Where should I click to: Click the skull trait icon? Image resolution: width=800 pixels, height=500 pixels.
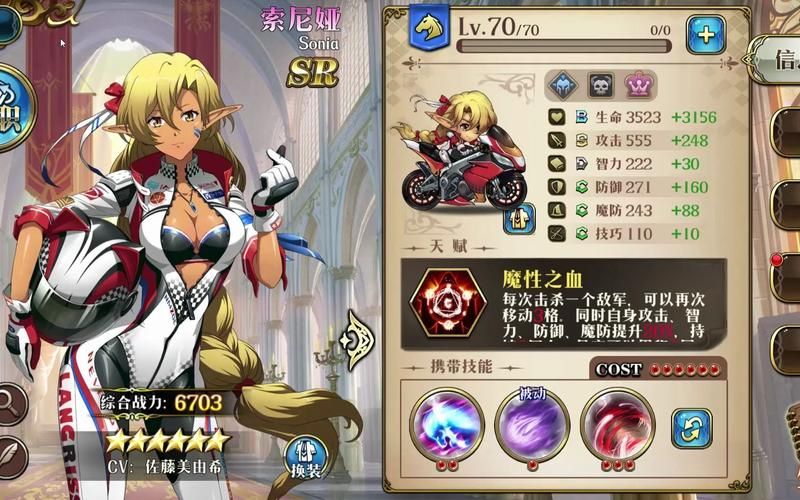600,86
